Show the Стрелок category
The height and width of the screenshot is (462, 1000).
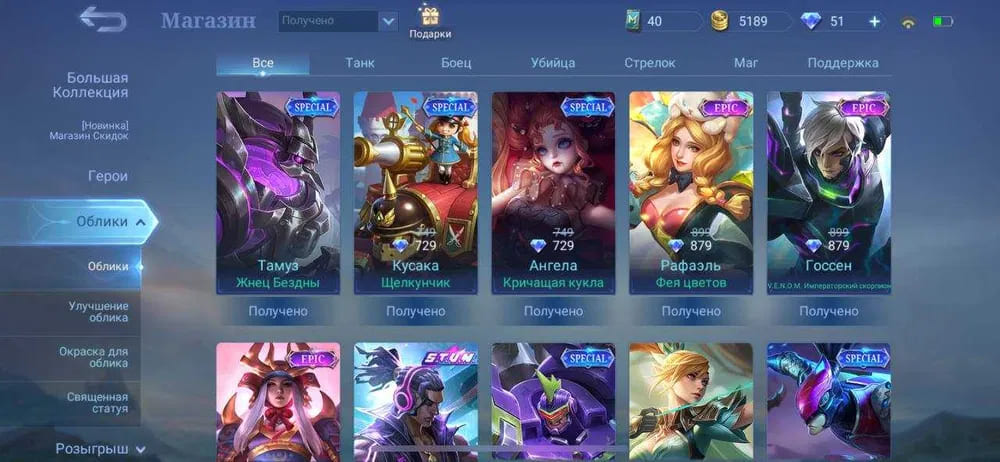(650, 63)
